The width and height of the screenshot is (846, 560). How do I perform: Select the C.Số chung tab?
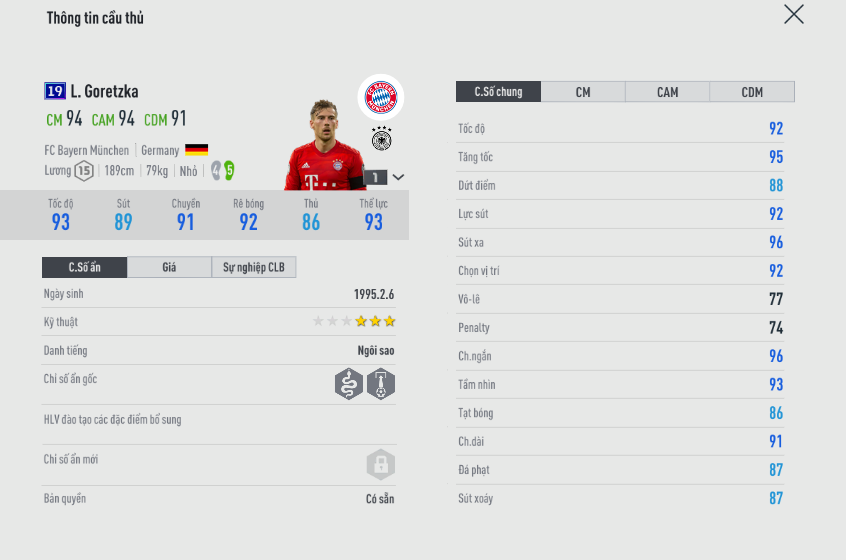click(498, 92)
